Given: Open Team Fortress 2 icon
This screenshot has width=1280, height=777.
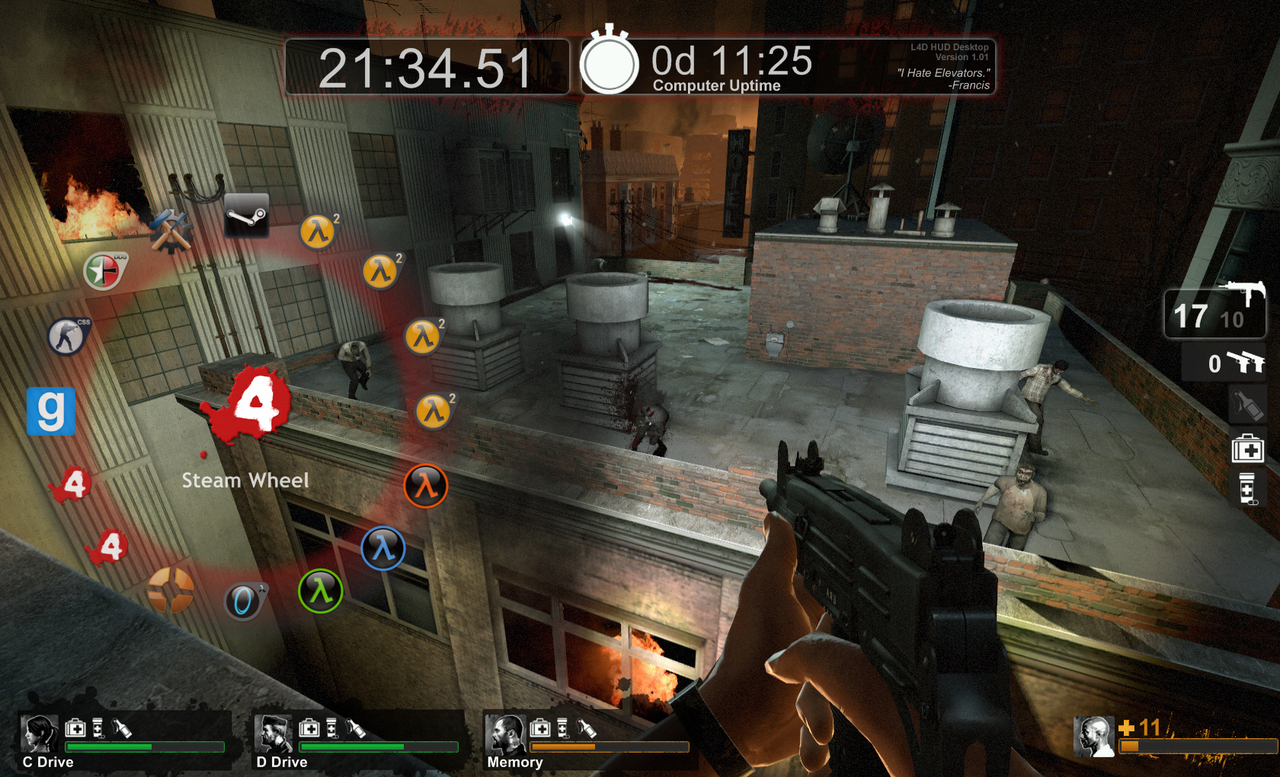Looking at the screenshot, I should pyautogui.click(x=169, y=588).
